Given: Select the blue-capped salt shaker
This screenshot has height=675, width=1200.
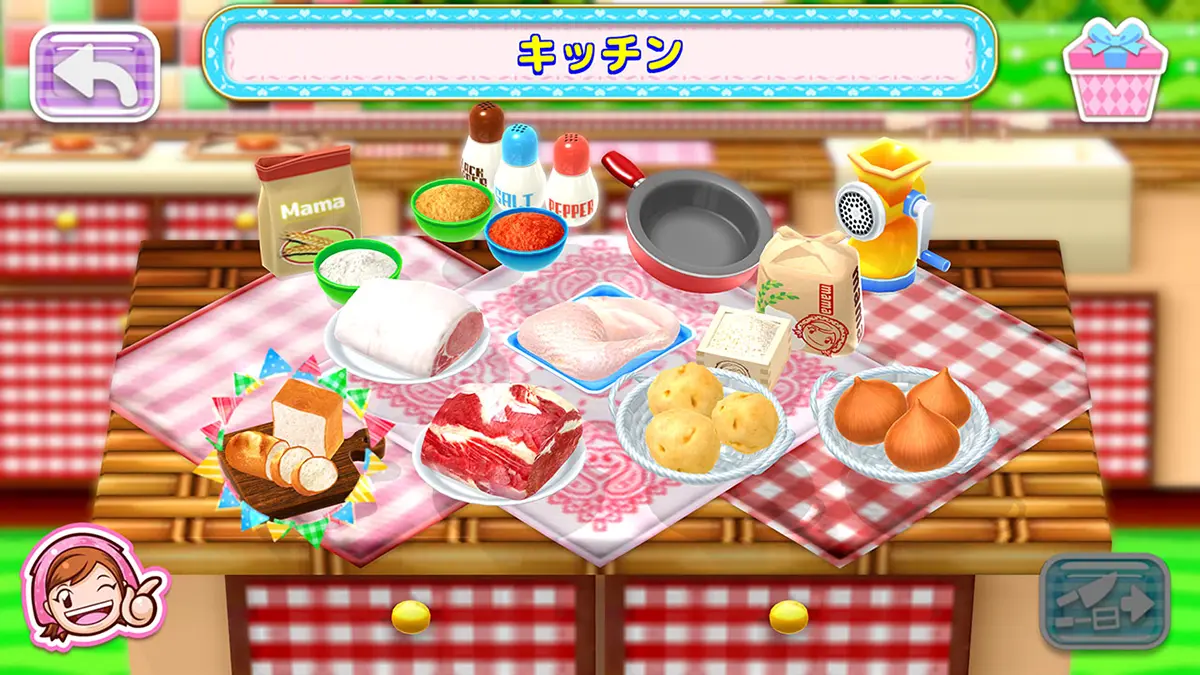Looking at the screenshot, I should [x=520, y=168].
